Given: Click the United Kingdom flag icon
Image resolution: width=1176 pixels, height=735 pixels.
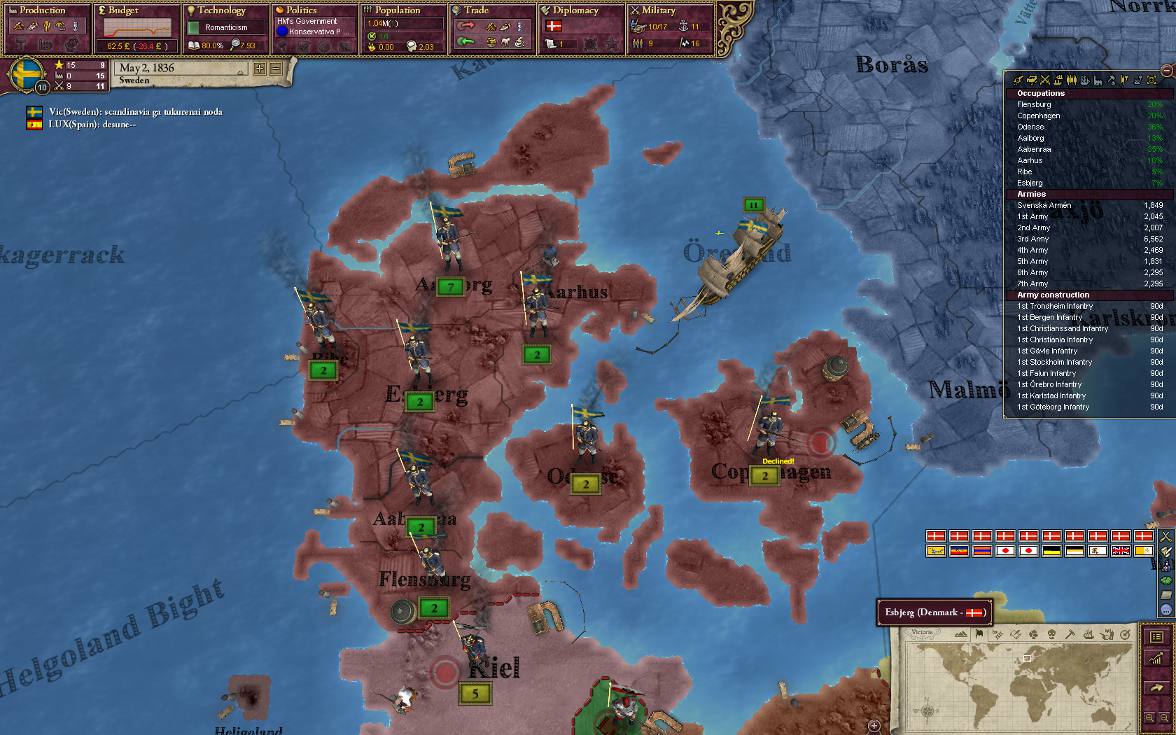Looking at the screenshot, I should (1120, 551).
